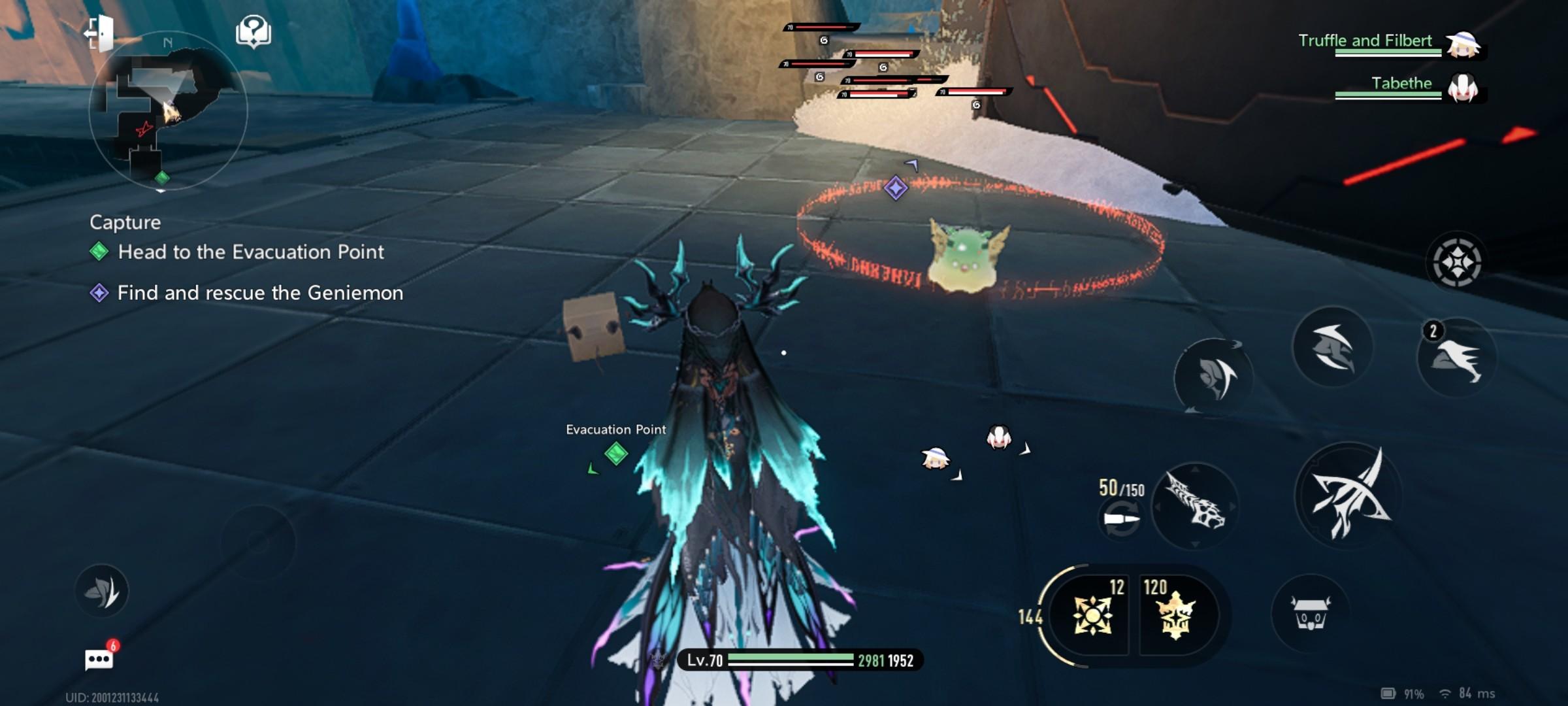The height and width of the screenshot is (706, 1568).
Task: Open the help question mark icon
Action: point(253,31)
